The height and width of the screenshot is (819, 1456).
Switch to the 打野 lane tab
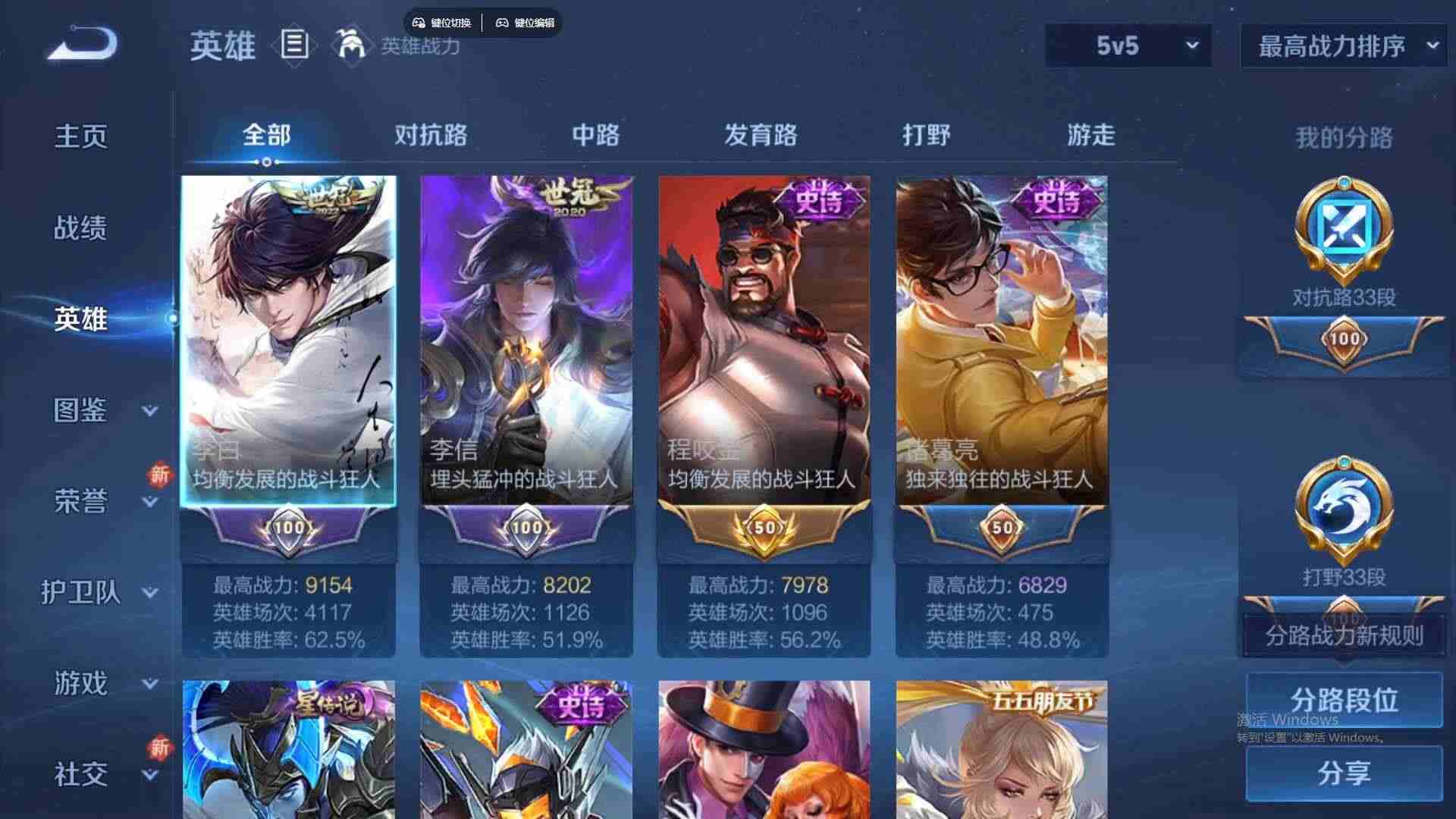pyautogui.click(x=927, y=135)
